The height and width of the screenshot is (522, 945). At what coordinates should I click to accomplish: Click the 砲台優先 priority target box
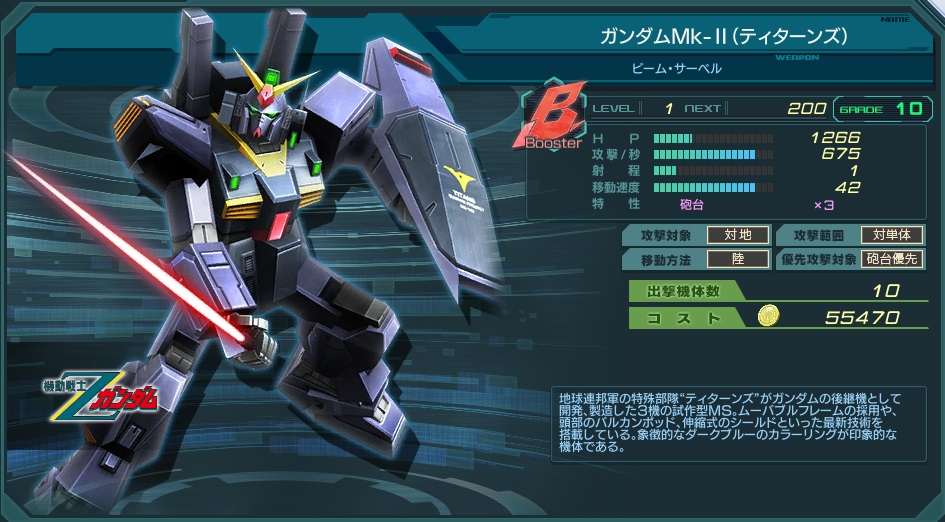click(x=892, y=259)
